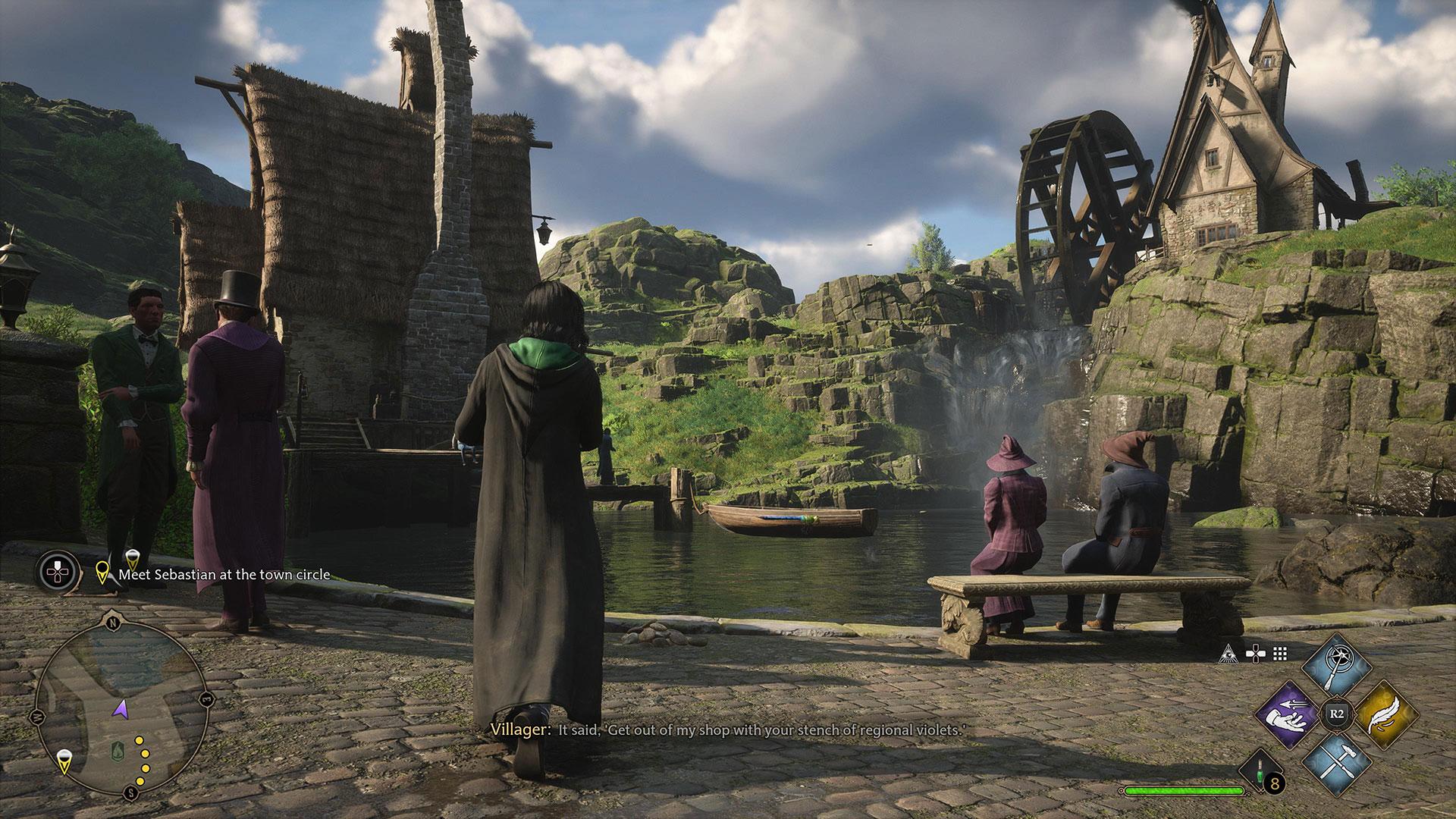
Task: Click the yellow quest marker pin beside the objective
Action: click(x=102, y=573)
